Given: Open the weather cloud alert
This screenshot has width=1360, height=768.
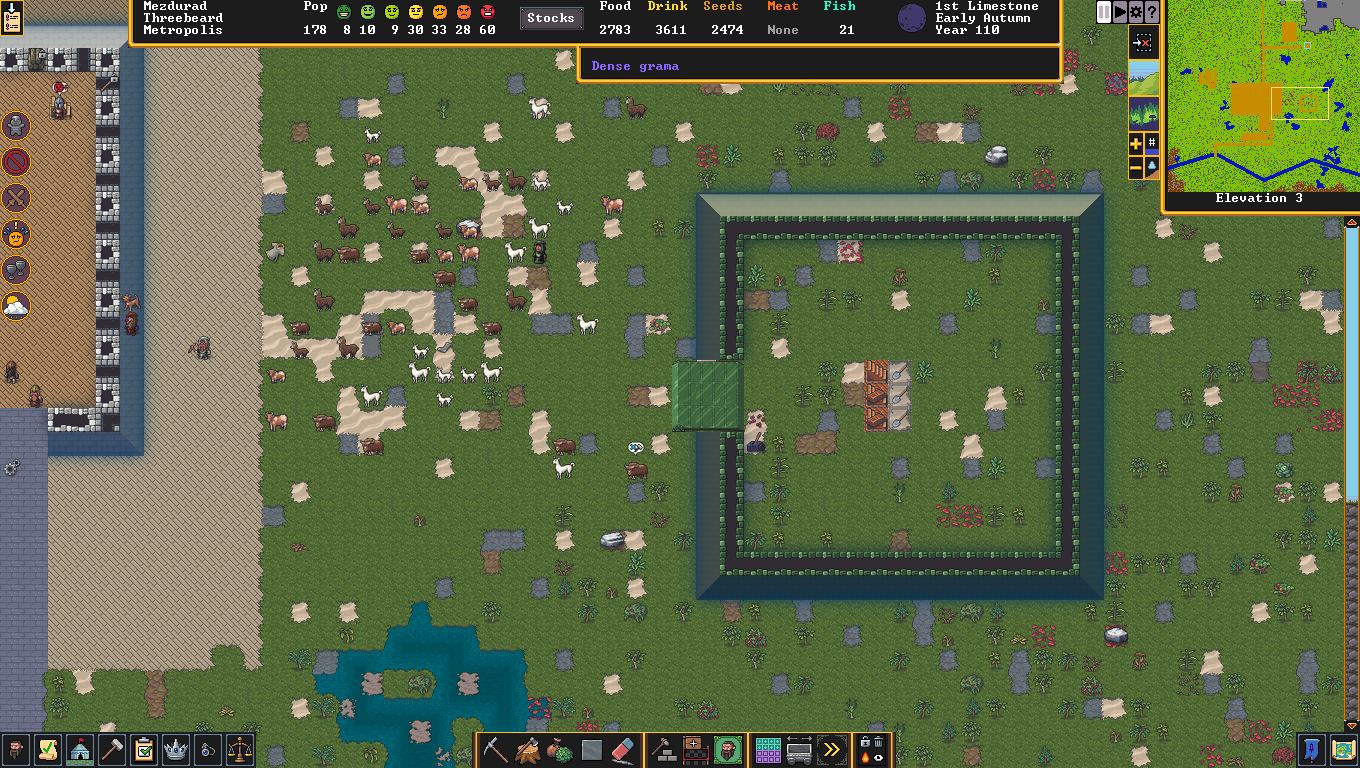Looking at the screenshot, I should [16, 306].
